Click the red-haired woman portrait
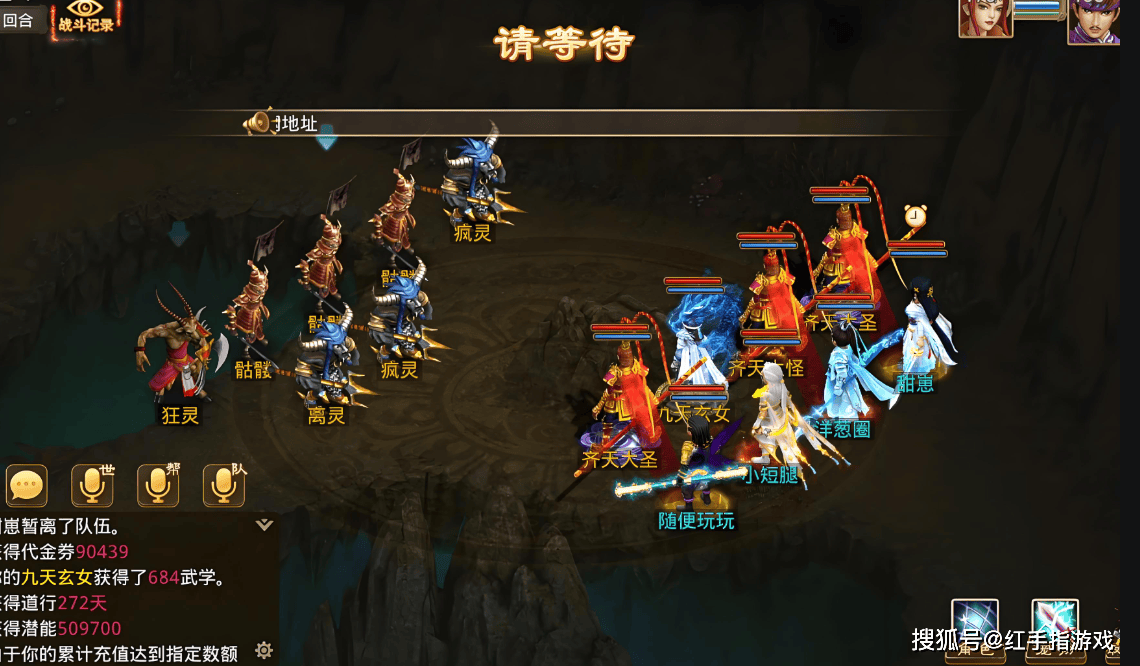This screenshot has width=1140, height=666. (x=985, y=18)
